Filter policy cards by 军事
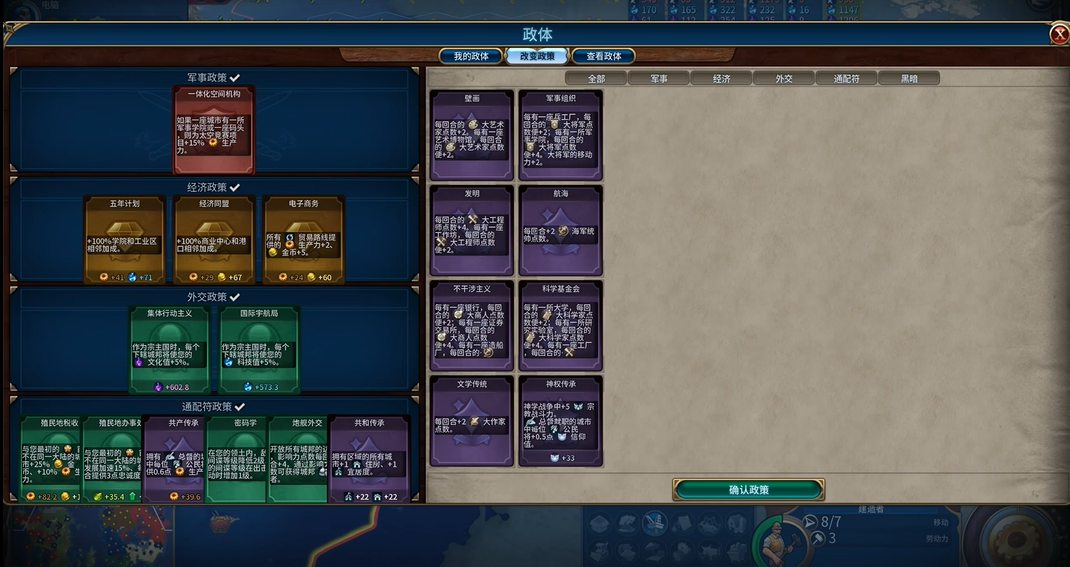Viewport: 1070px width, 567px height. pos(659,78)
